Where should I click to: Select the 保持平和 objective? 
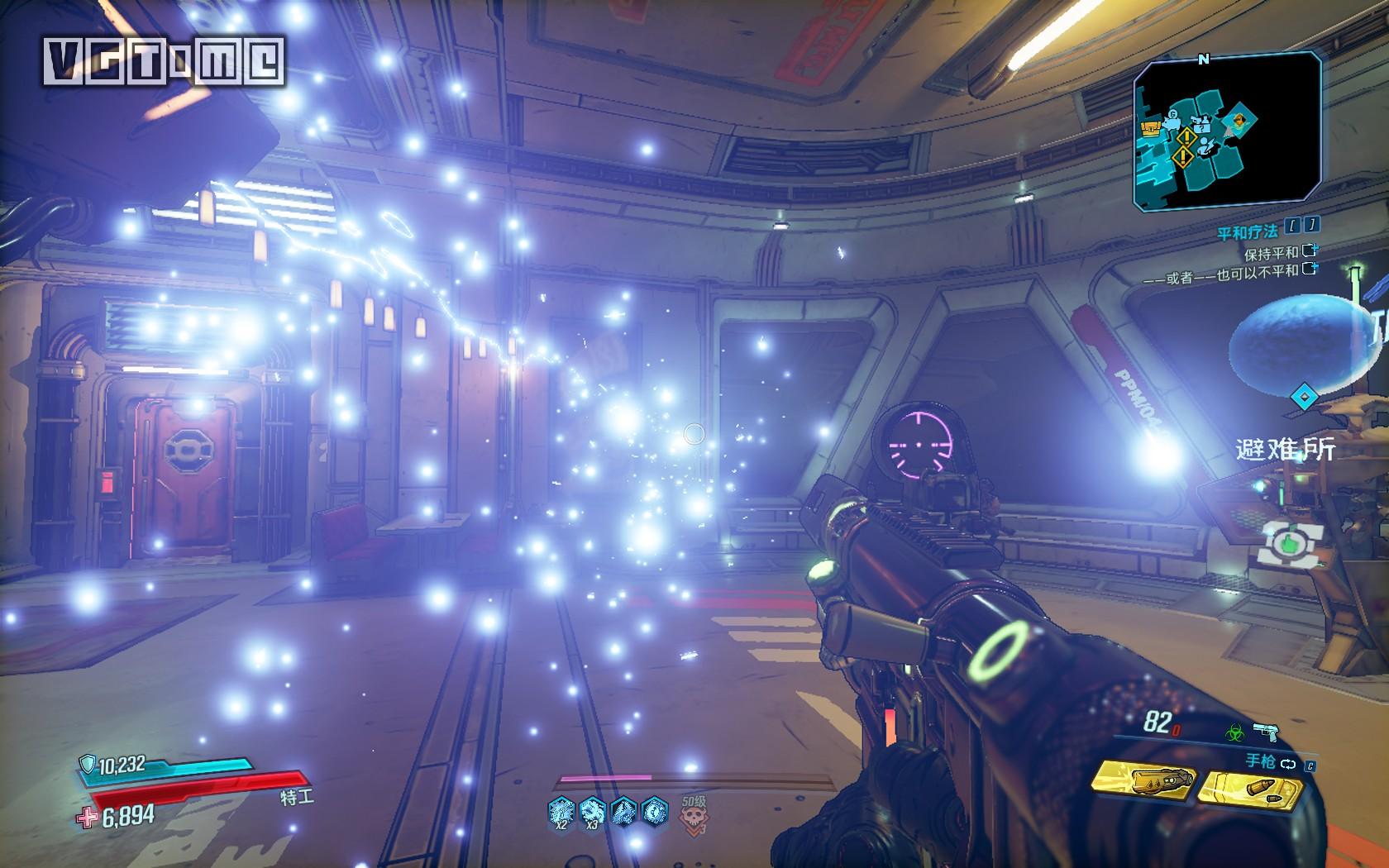click(x=1271, y=252)
